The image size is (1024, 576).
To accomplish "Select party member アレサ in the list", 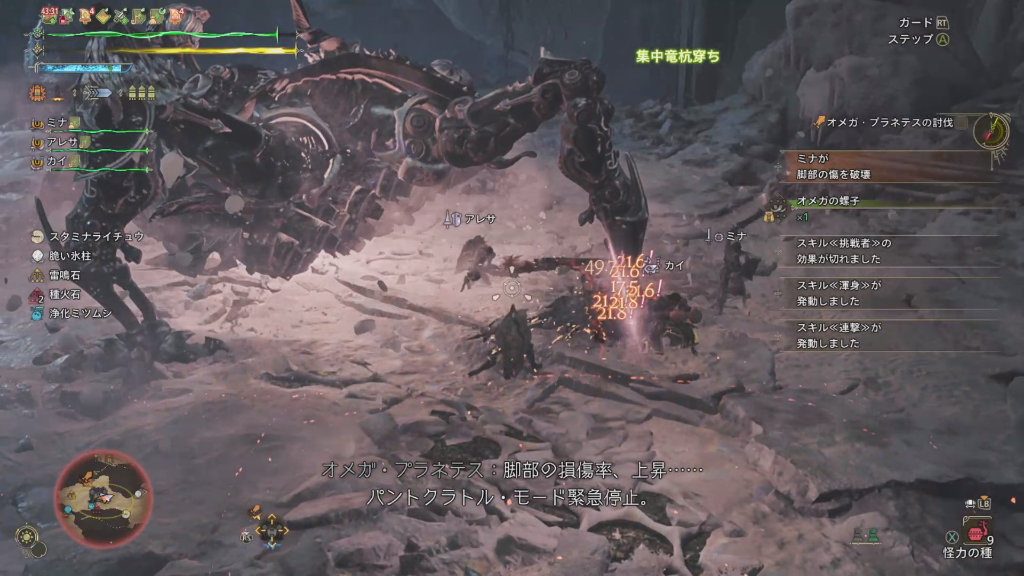I will [62, 141].
